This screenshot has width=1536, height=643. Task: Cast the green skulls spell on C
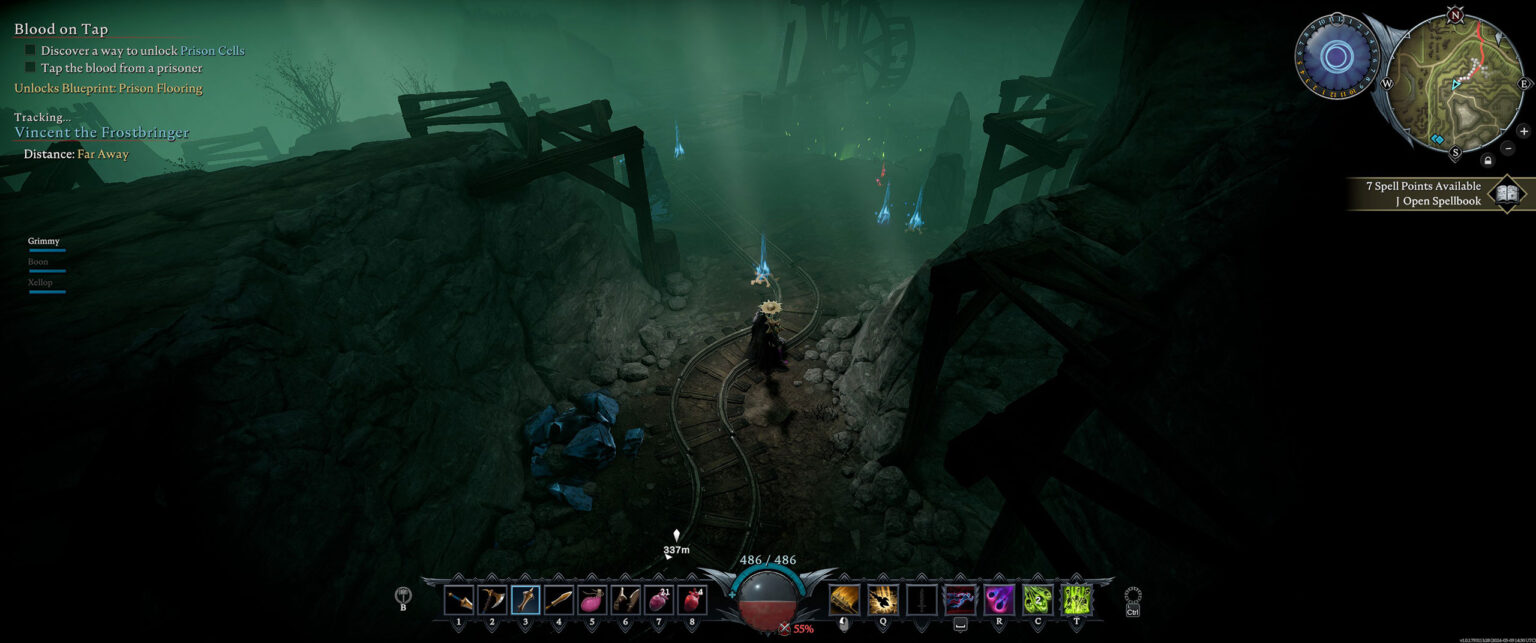point(1038,599)
